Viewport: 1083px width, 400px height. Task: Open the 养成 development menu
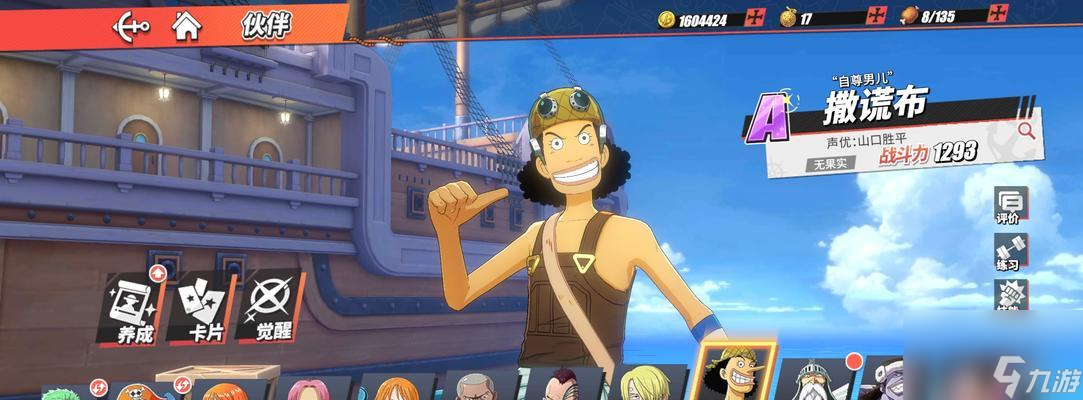[133, 307]
